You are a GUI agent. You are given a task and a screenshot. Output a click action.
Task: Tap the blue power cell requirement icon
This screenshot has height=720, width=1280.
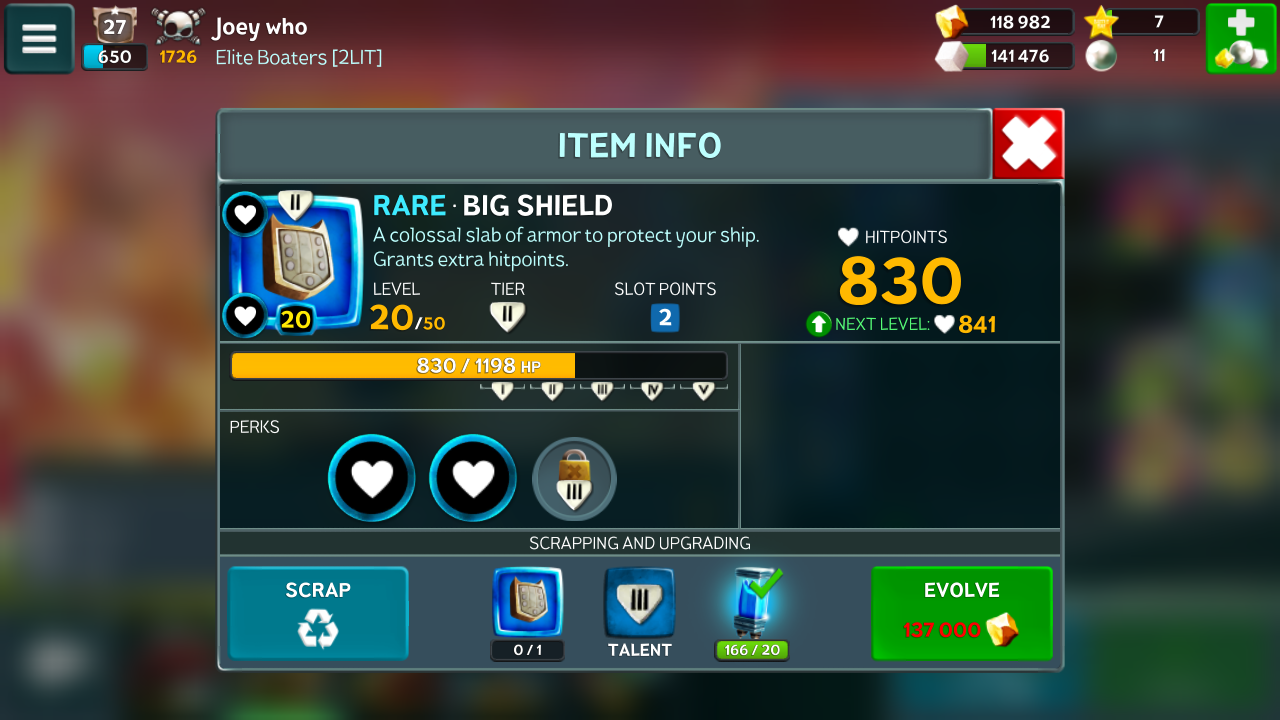point(752,603)
